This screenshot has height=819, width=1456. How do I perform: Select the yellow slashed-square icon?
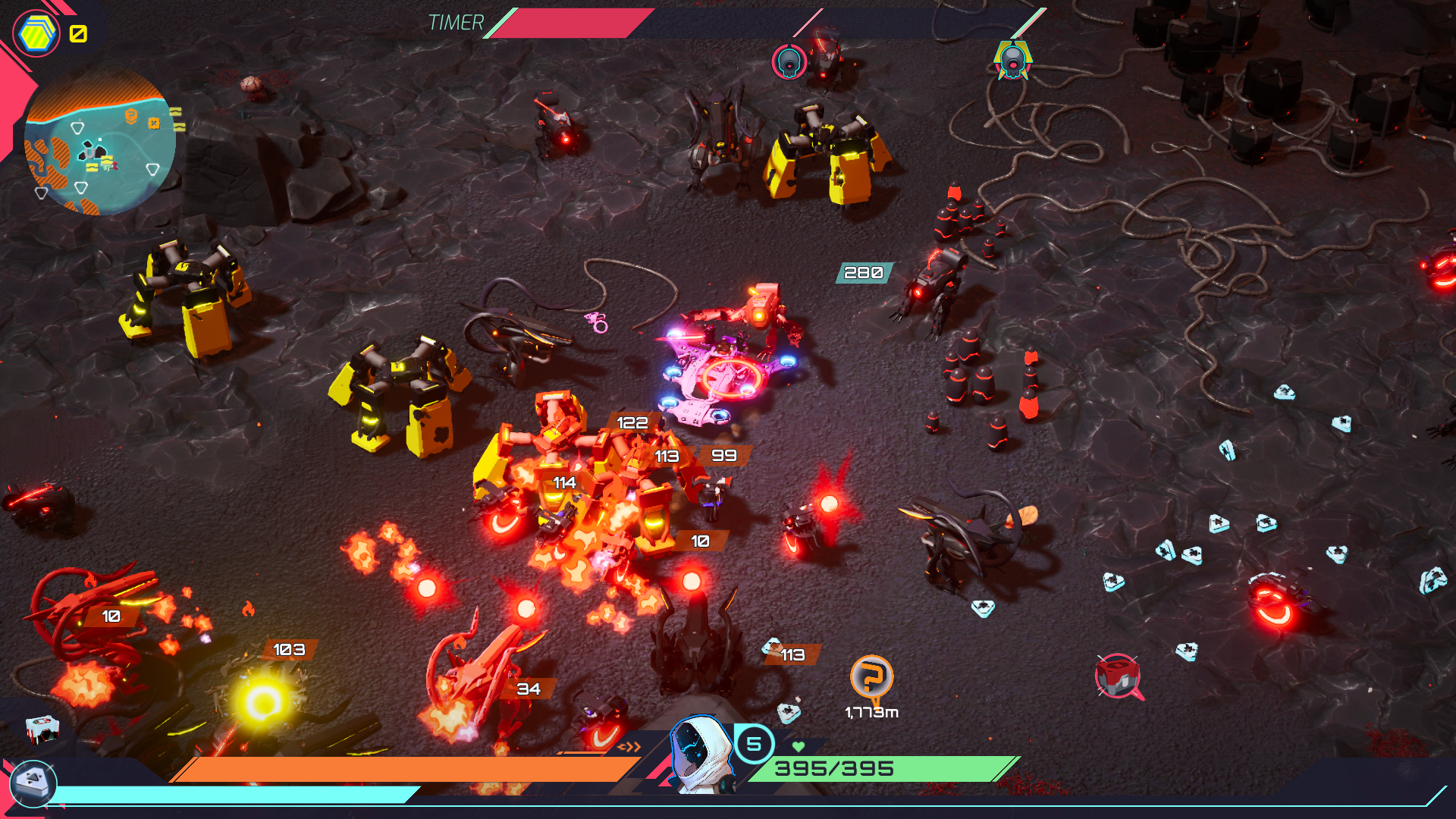(78, 33)
